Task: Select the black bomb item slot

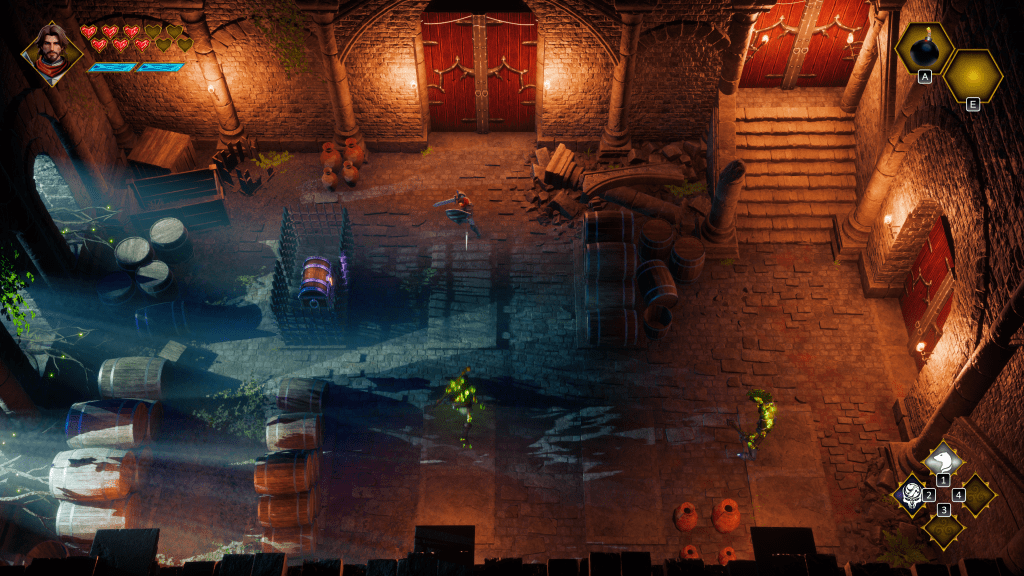Action: (925, 50)
